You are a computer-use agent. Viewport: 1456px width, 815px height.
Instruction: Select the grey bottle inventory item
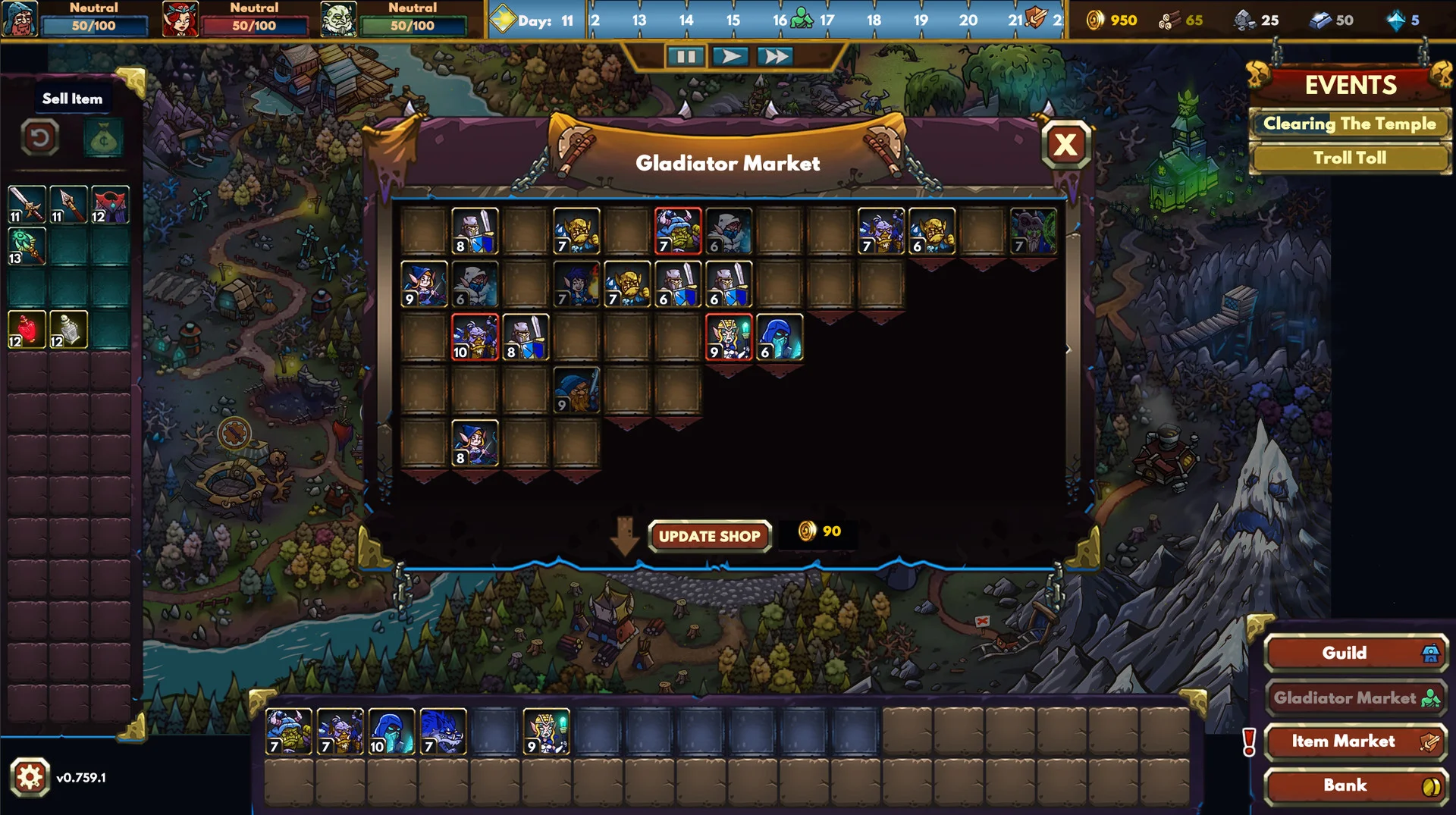(x=68, y=330)
